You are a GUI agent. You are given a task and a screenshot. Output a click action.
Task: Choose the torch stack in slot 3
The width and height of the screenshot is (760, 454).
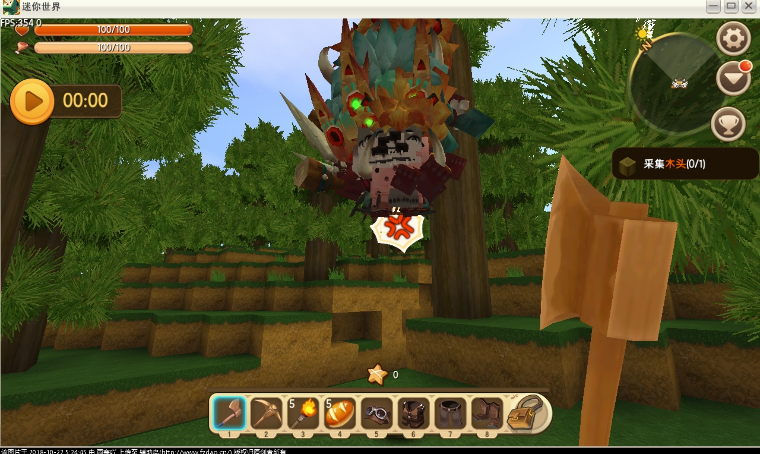(x=305, y=413)
